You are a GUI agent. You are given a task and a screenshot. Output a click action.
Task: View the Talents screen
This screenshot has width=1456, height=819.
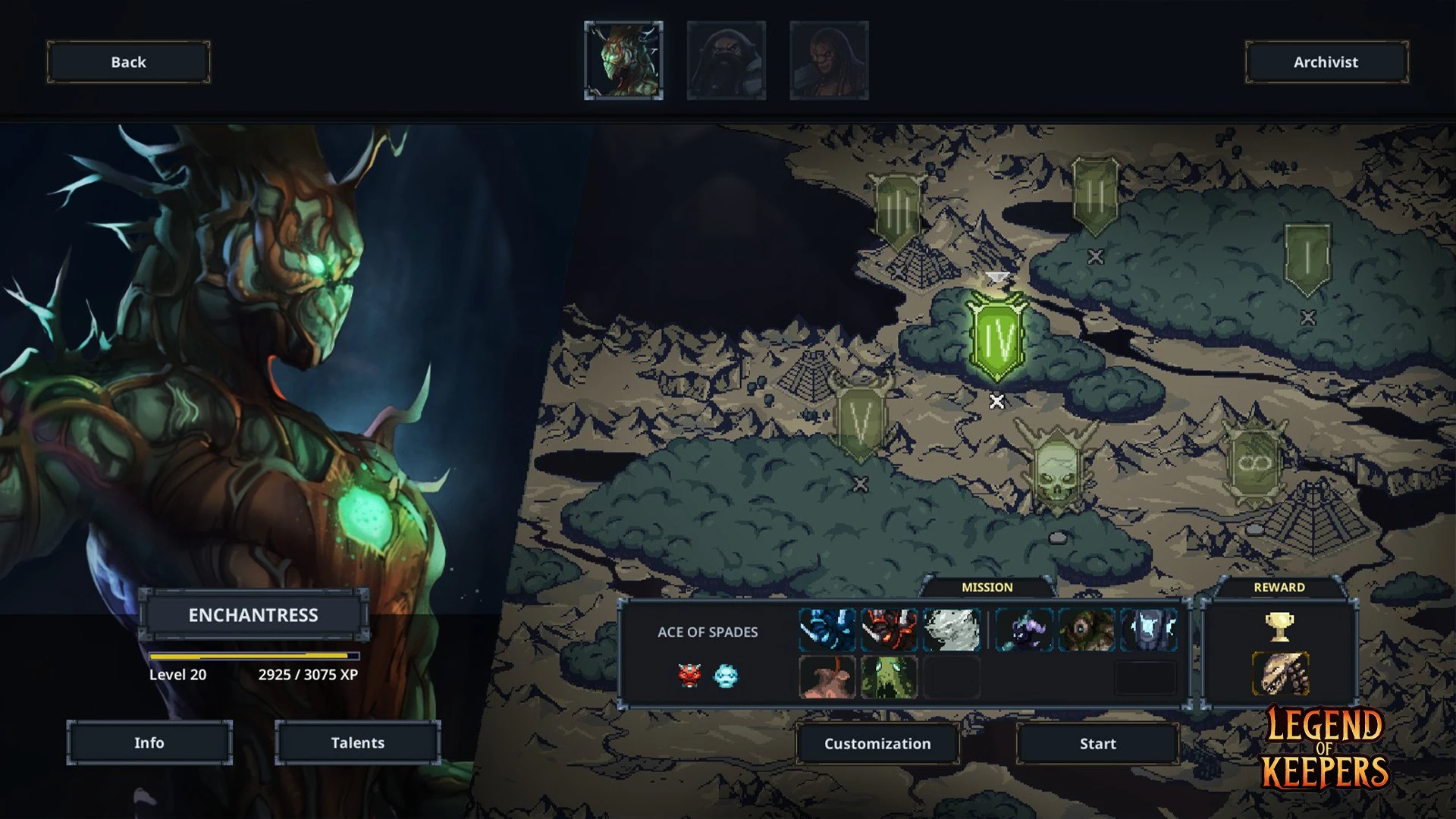(x=357, y=742)
